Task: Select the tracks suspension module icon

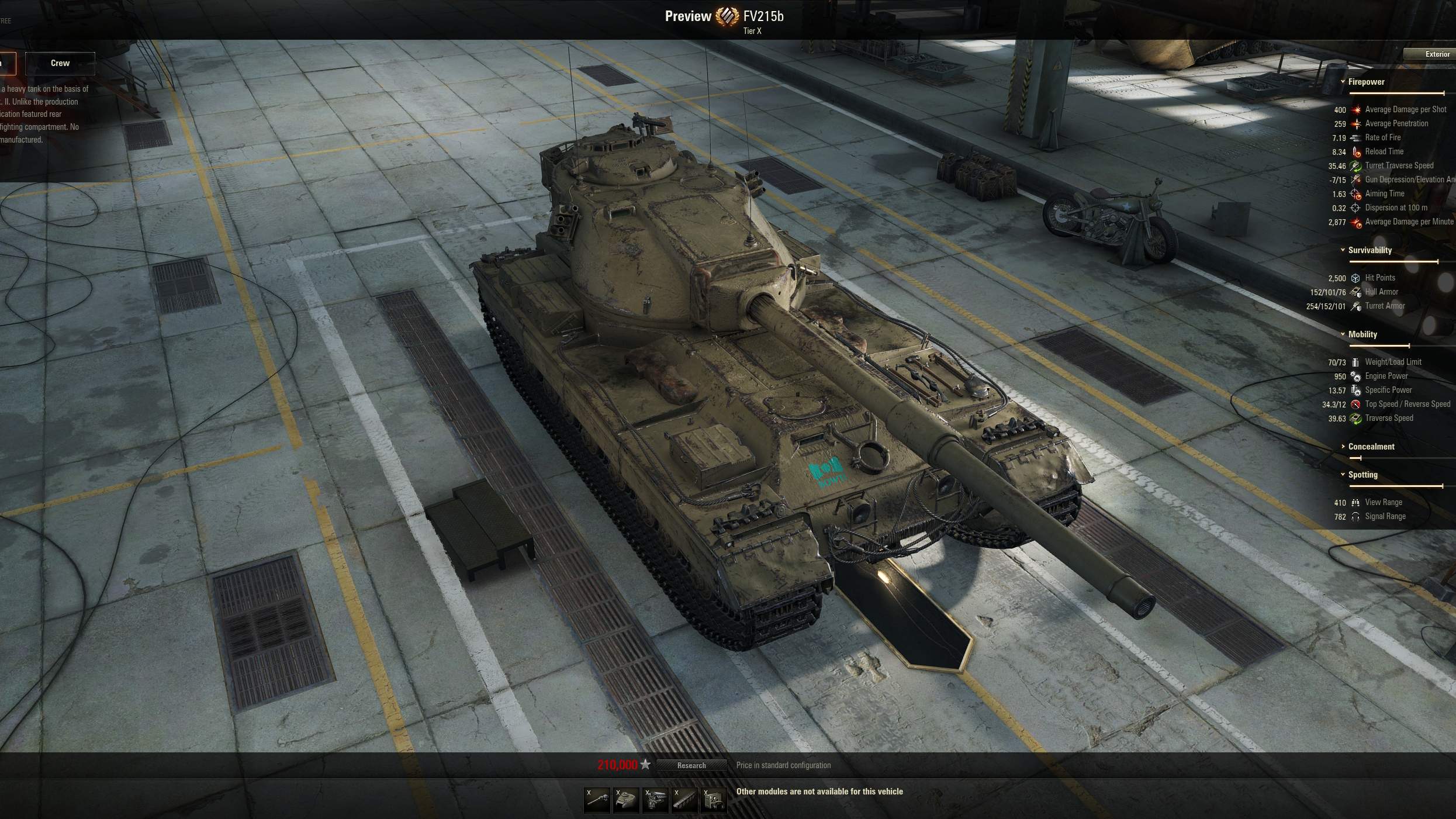Action: coord(684,800)
